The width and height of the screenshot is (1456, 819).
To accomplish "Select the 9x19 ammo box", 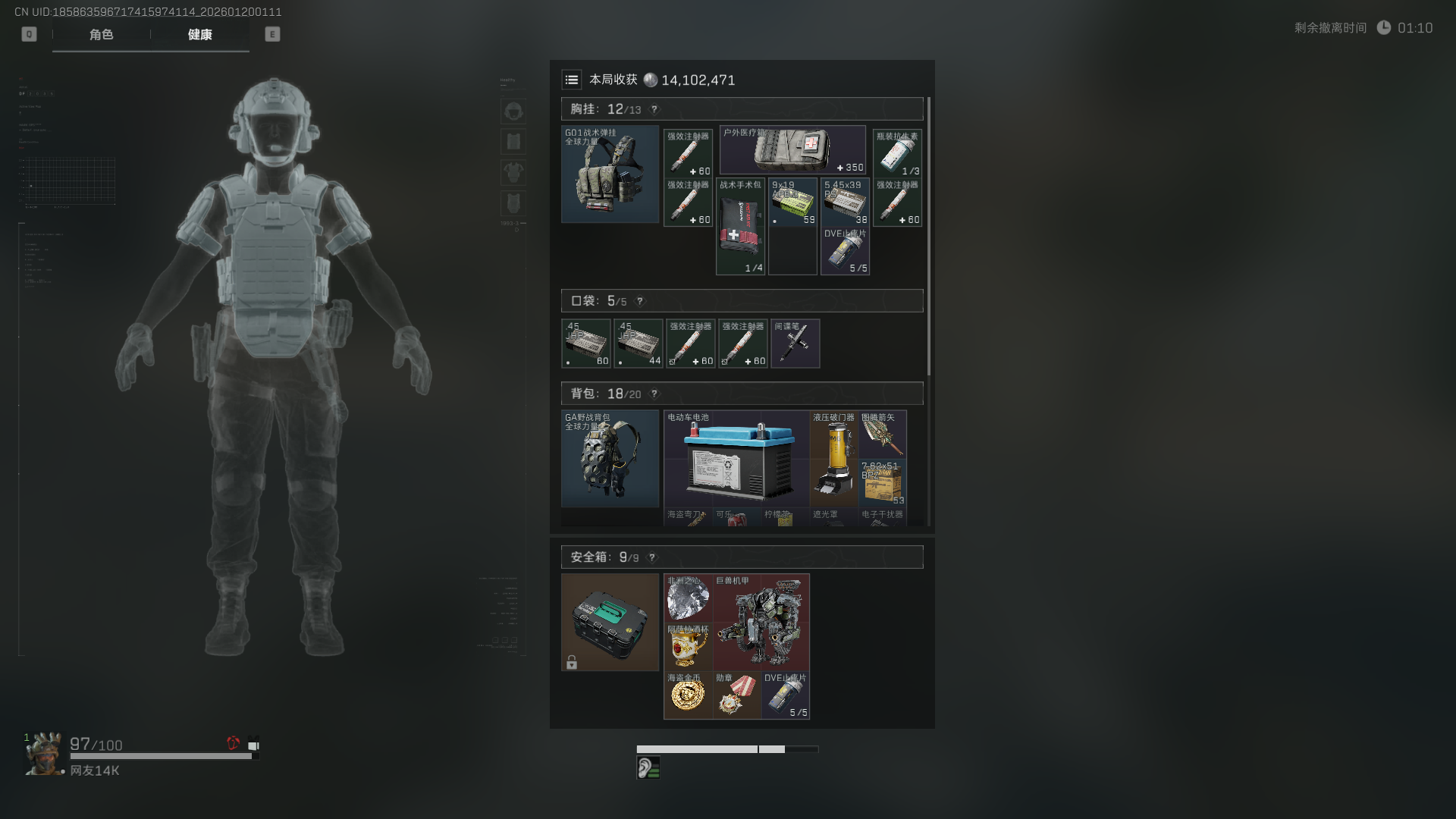I will [x=792, y=202].
